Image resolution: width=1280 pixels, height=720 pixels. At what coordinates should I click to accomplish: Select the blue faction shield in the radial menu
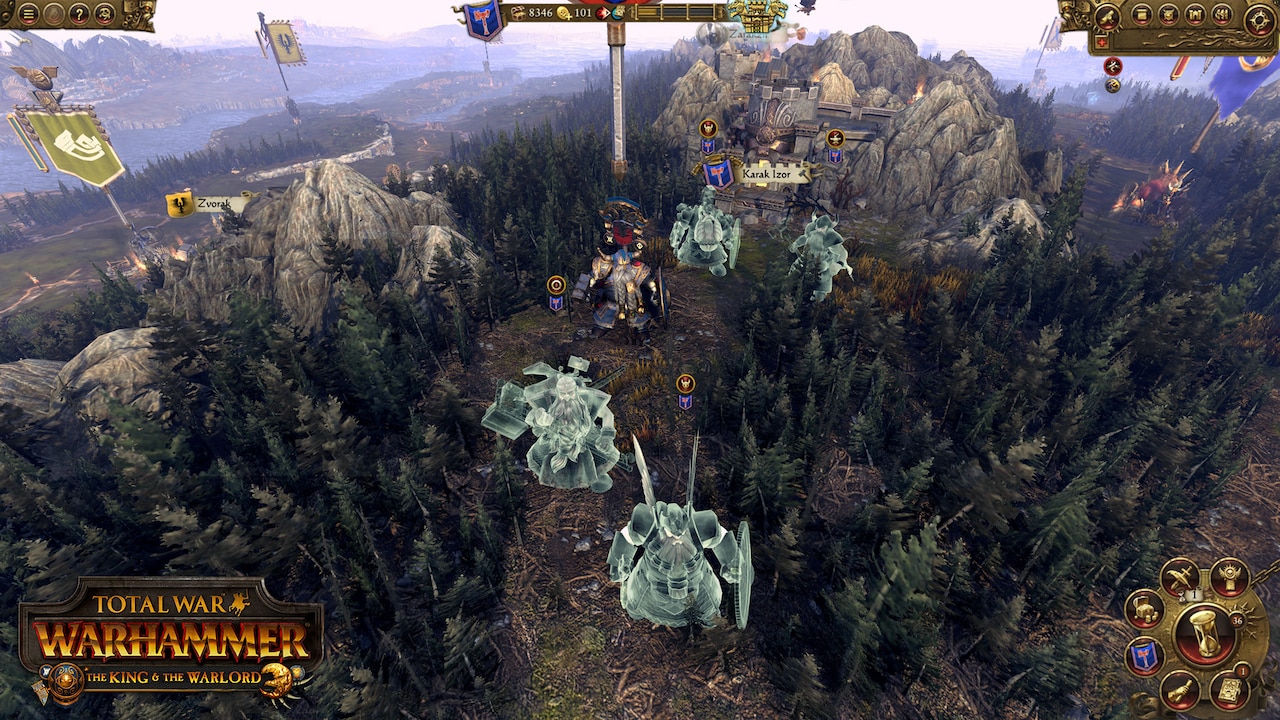pyautogui.click(x=1144, y=657)
